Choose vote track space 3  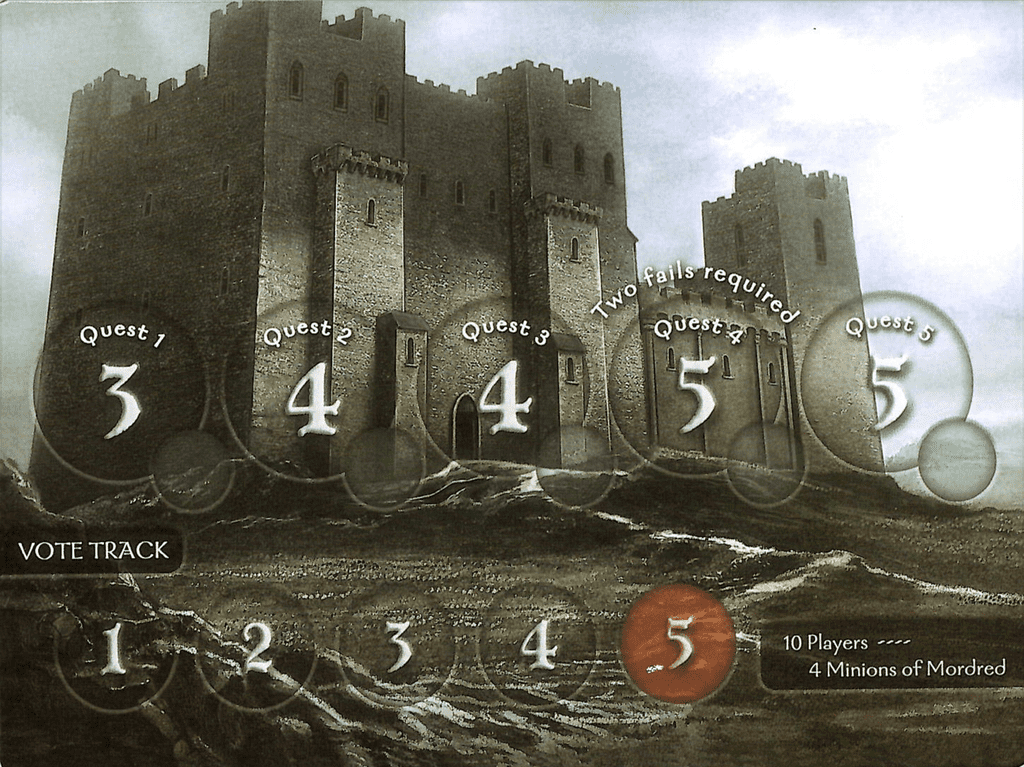click(x=398, y=647)
